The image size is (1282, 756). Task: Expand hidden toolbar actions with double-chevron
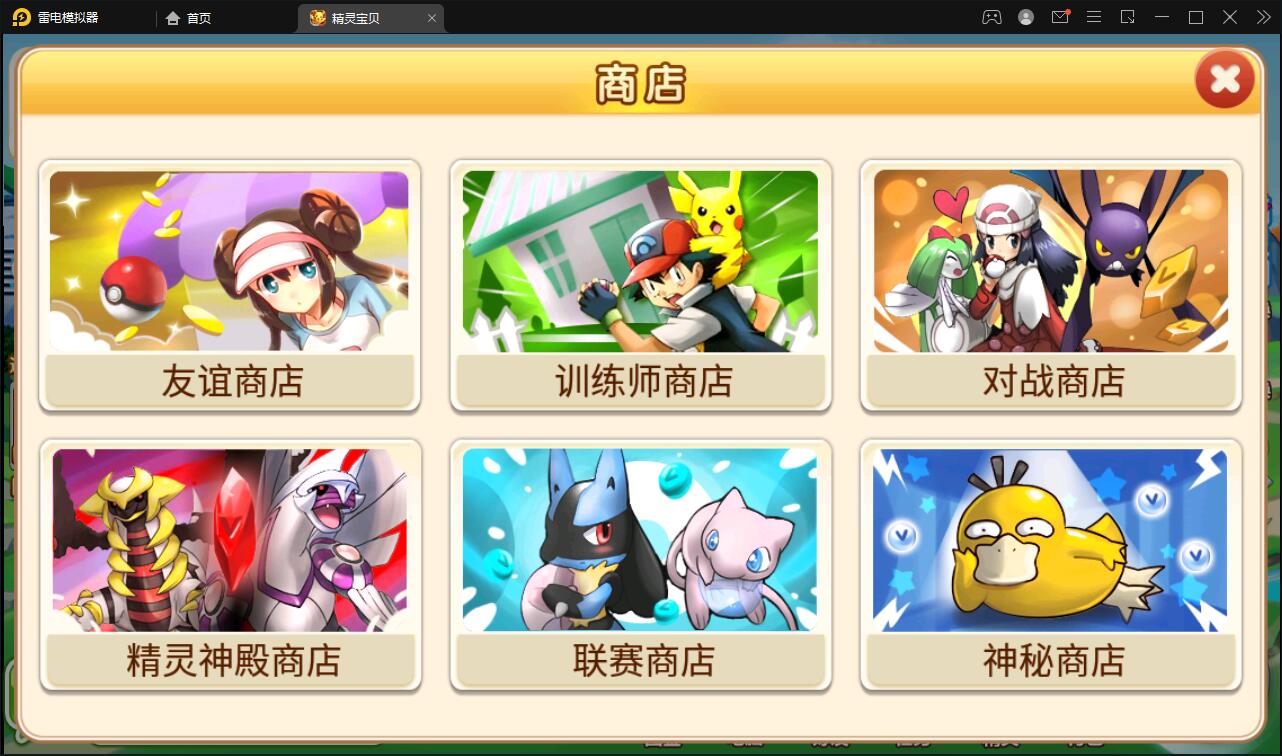coord(1263,17)
